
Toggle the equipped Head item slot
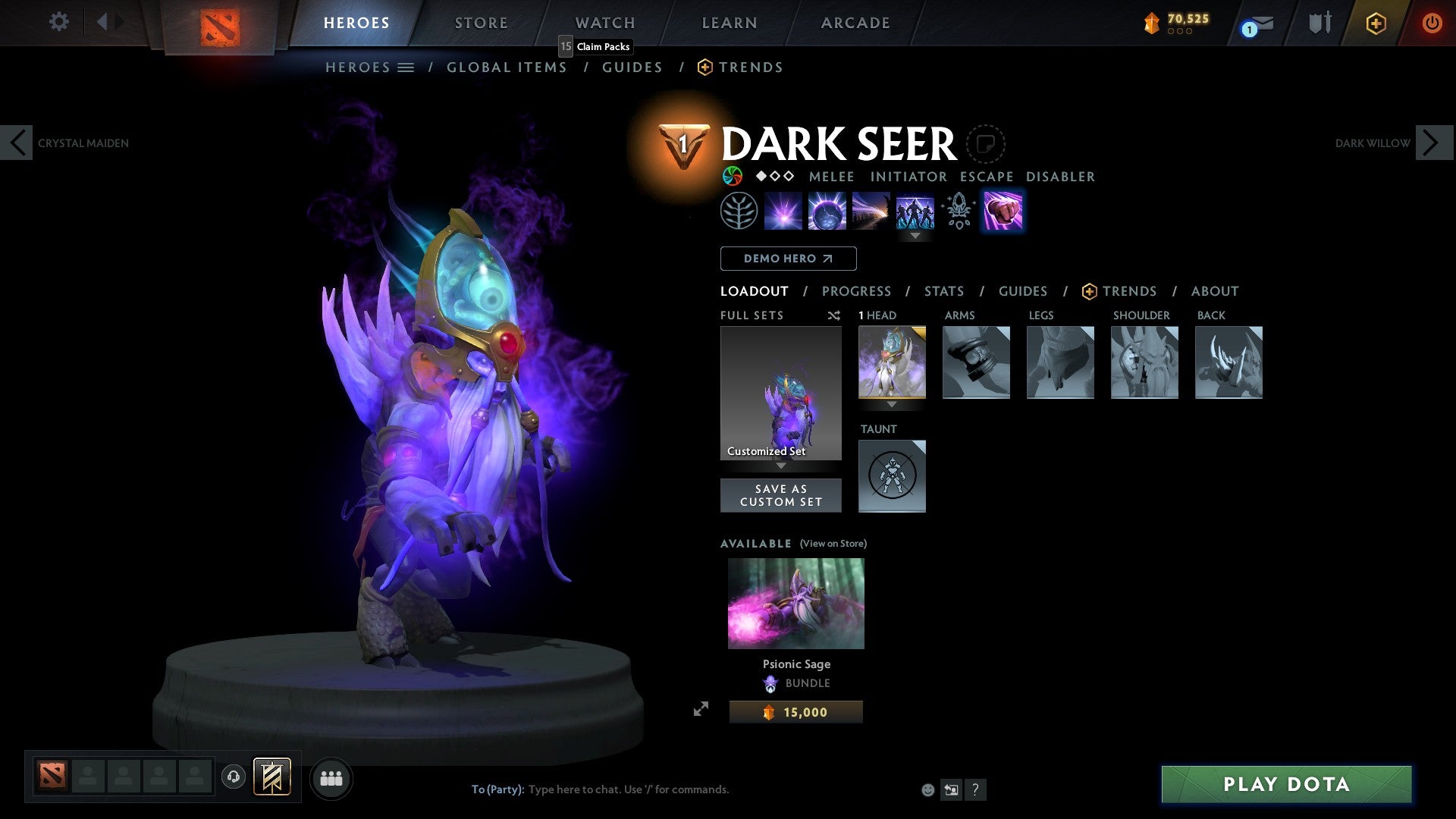pos(892,362)
